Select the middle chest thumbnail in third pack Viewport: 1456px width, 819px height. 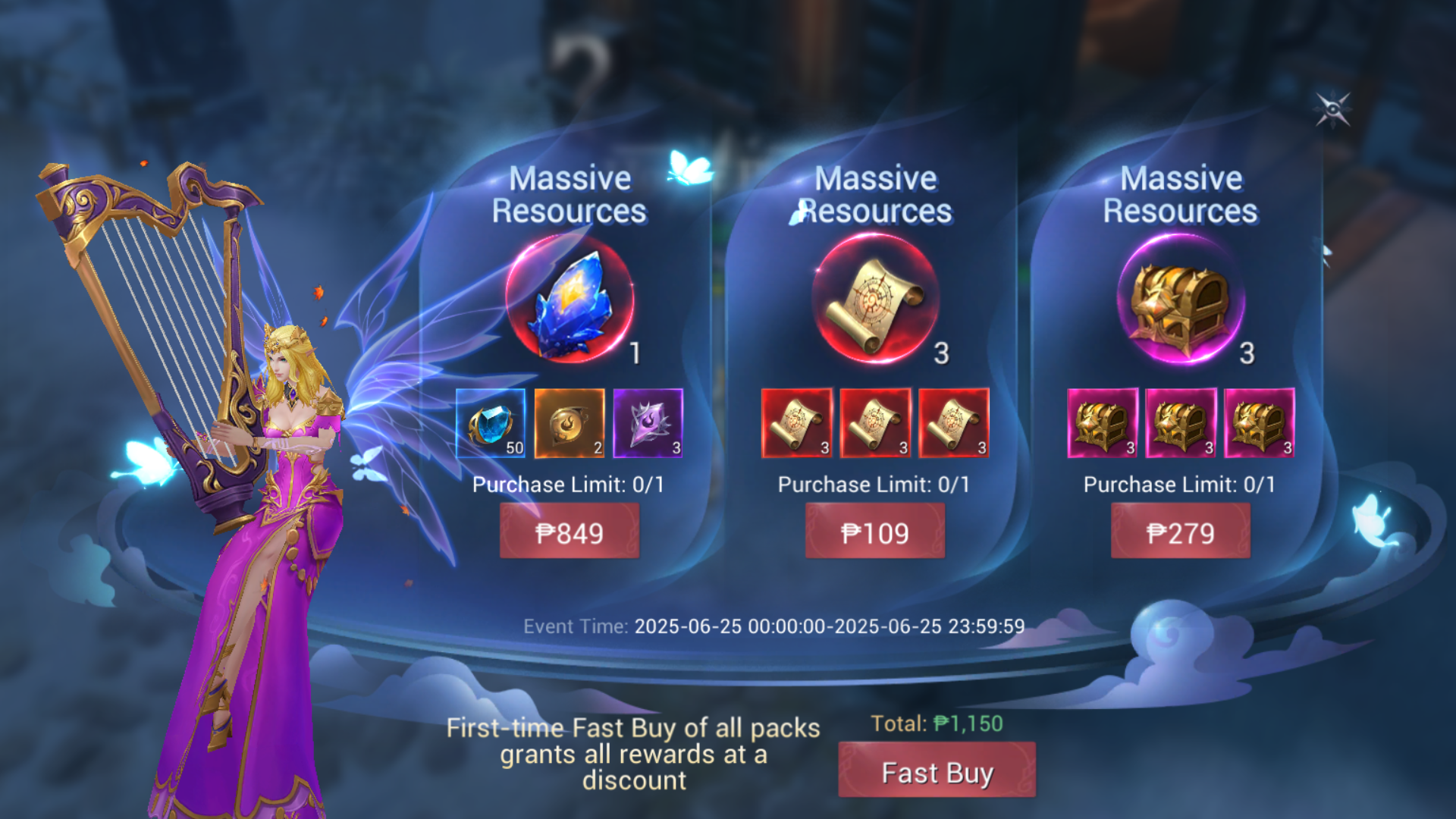click(1180, 423)
